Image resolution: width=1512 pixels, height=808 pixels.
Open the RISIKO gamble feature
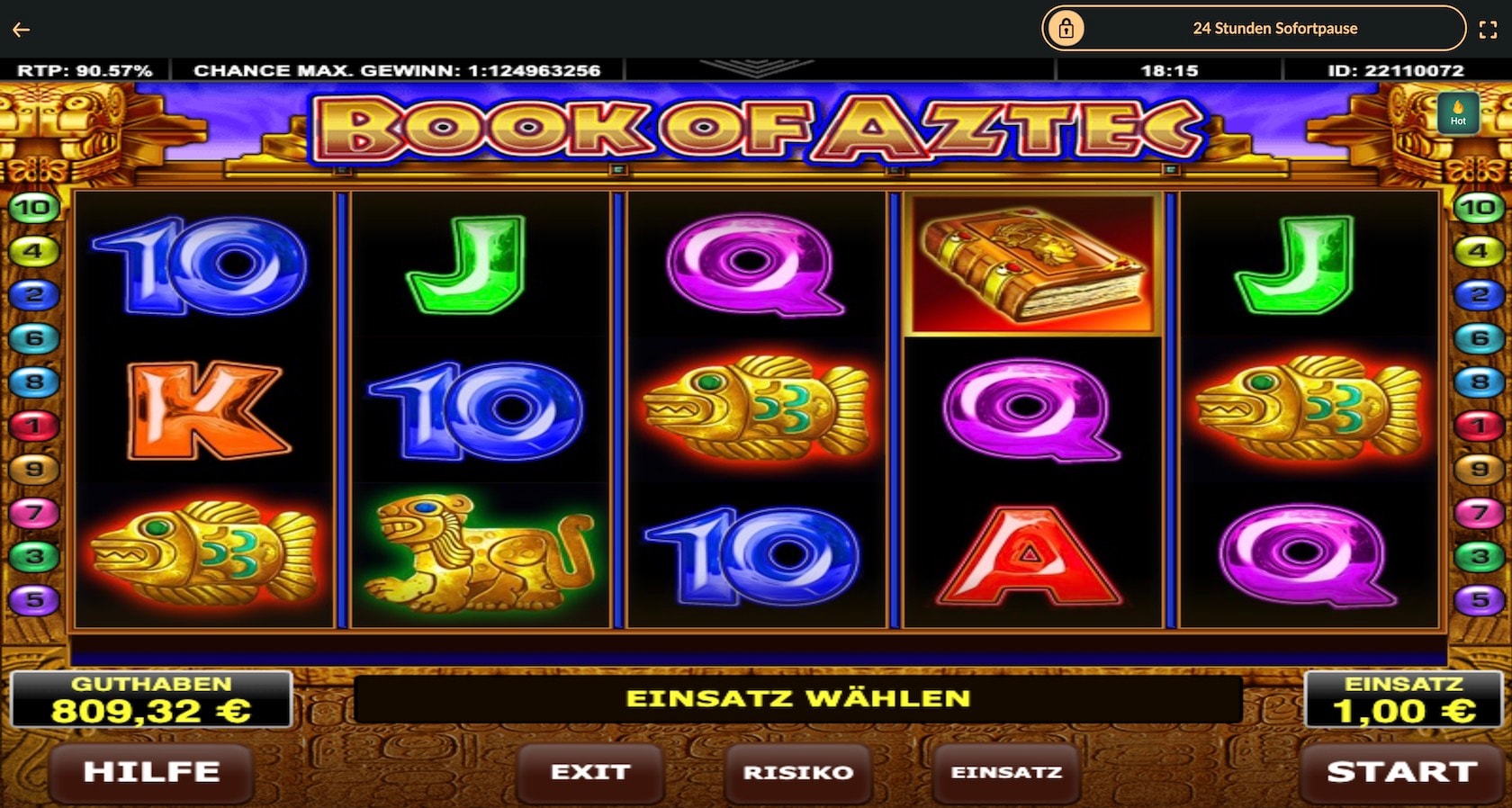[797, 772]
